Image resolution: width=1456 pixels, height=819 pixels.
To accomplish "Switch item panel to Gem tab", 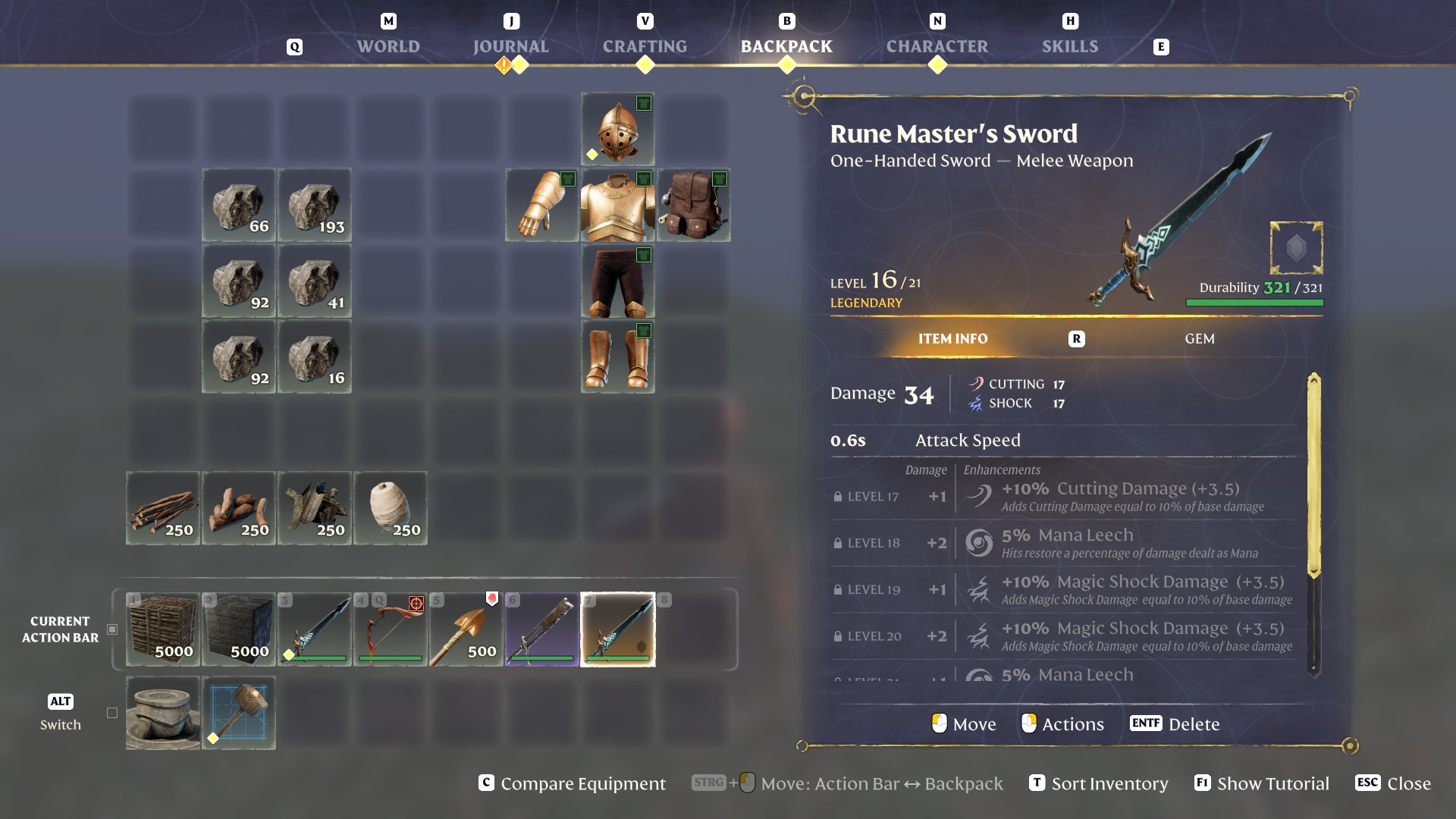I will tap(1199, 339).
